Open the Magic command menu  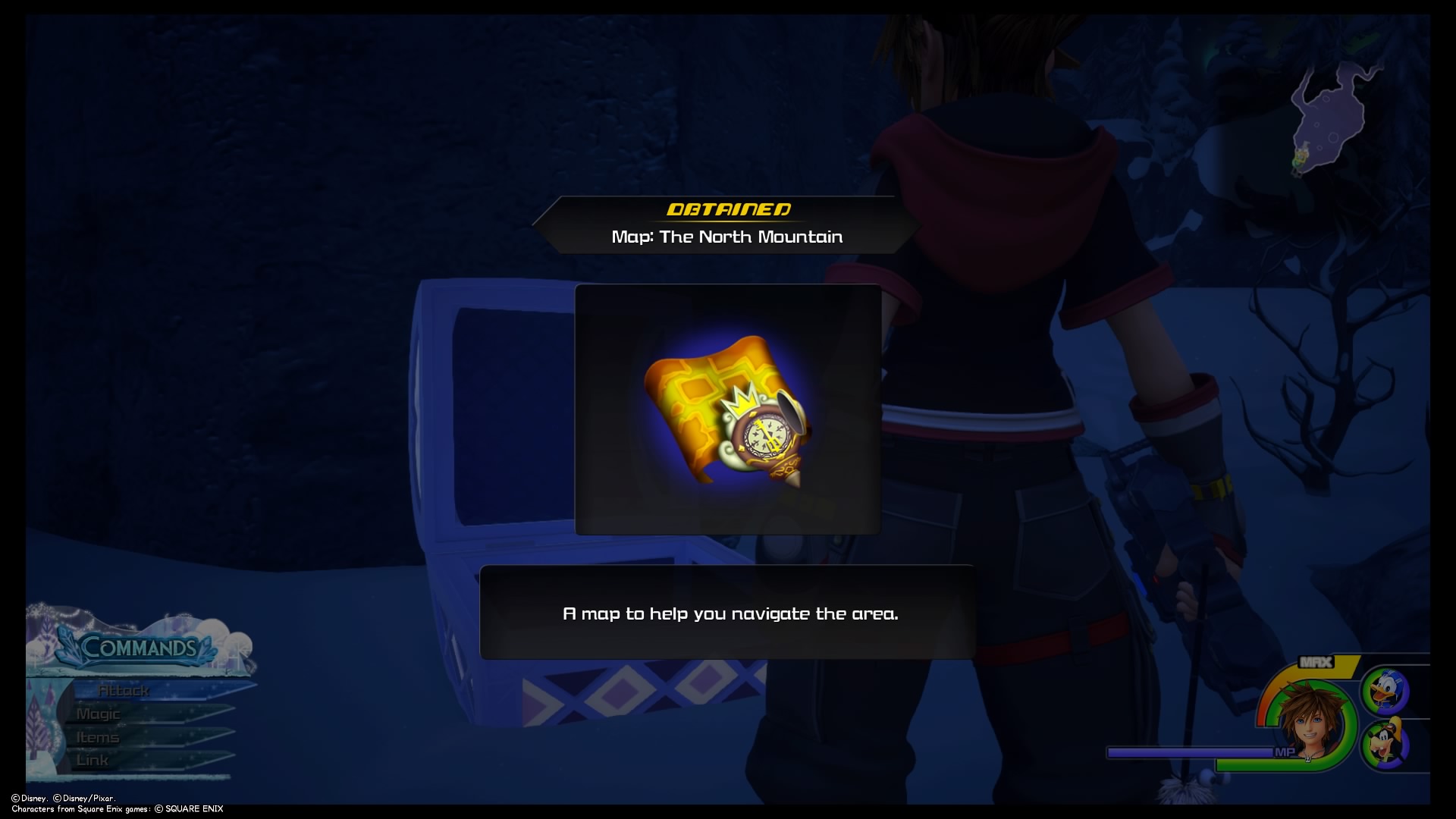click(x=100, y=714)
